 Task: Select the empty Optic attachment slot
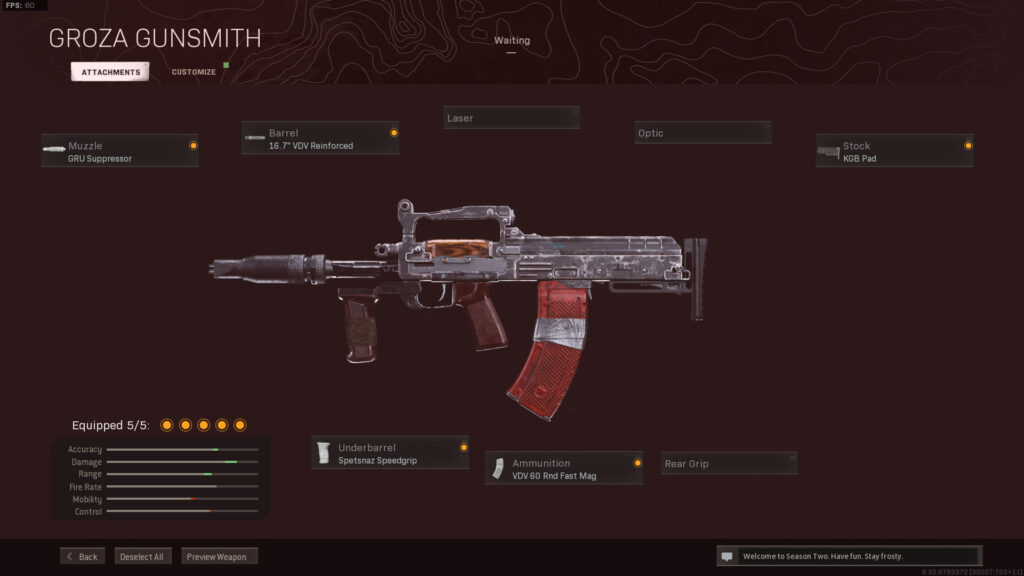coord(703,133)
